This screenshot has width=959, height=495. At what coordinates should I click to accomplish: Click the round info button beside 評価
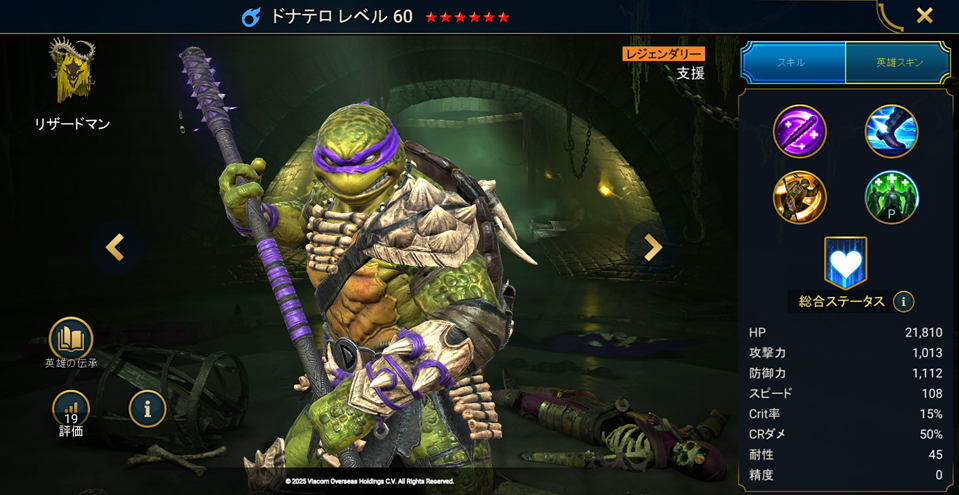click(148, 407)
